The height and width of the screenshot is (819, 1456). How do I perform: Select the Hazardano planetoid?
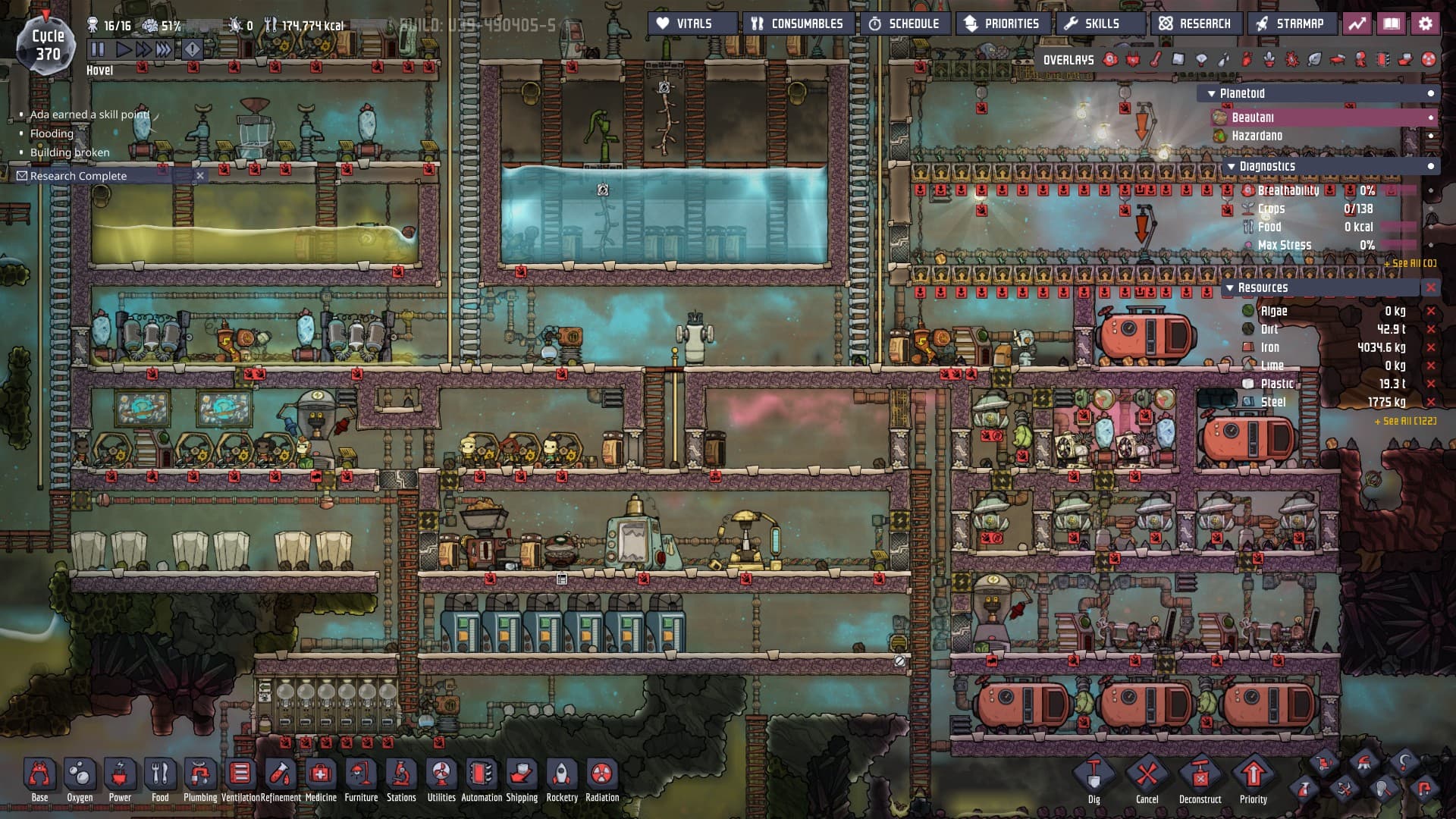point(1257,136)
